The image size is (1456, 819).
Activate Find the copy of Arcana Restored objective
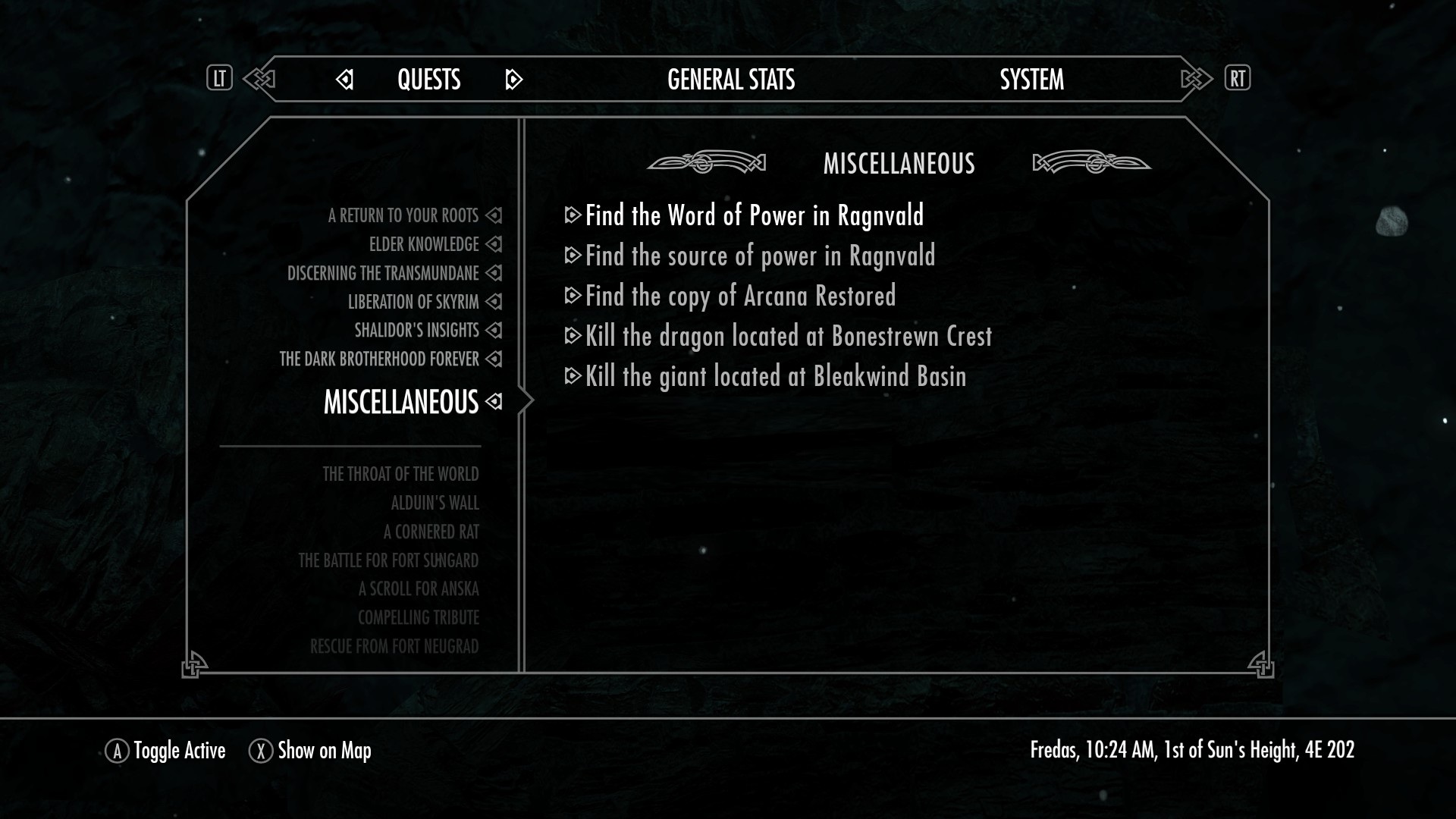click(x=740, y=297)
